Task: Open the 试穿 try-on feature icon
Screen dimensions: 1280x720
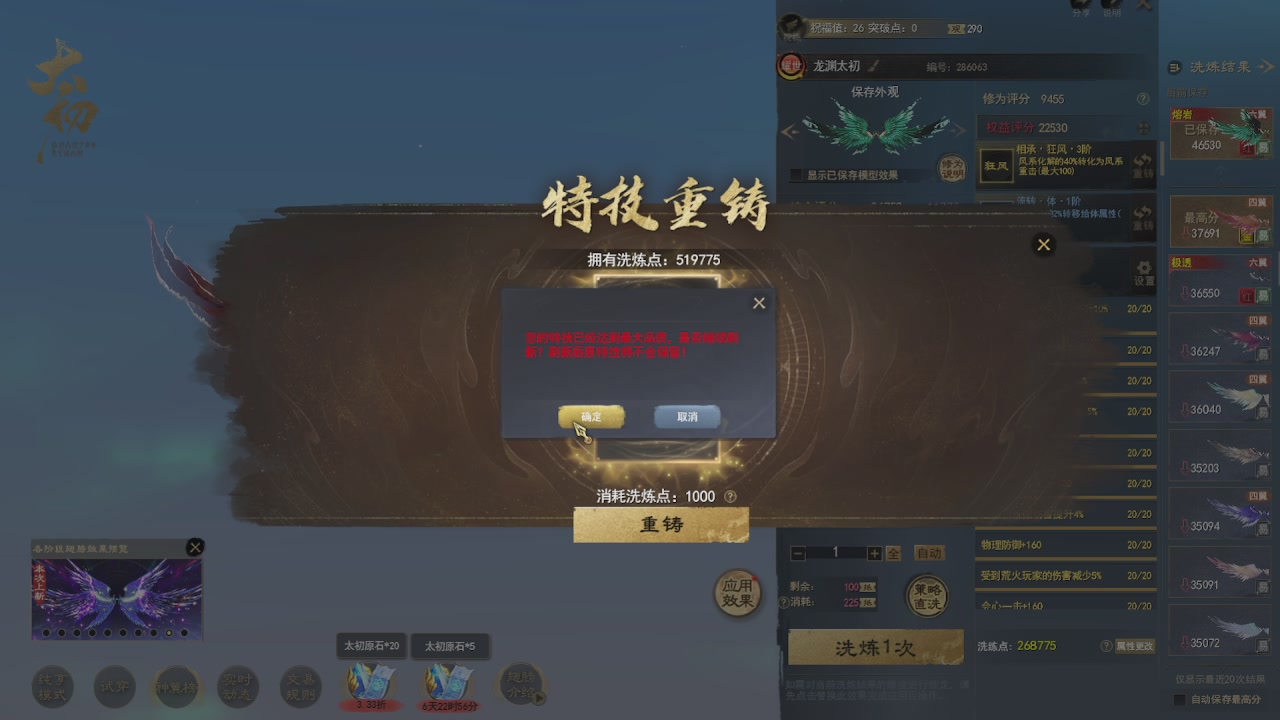Action: [114, 686]
